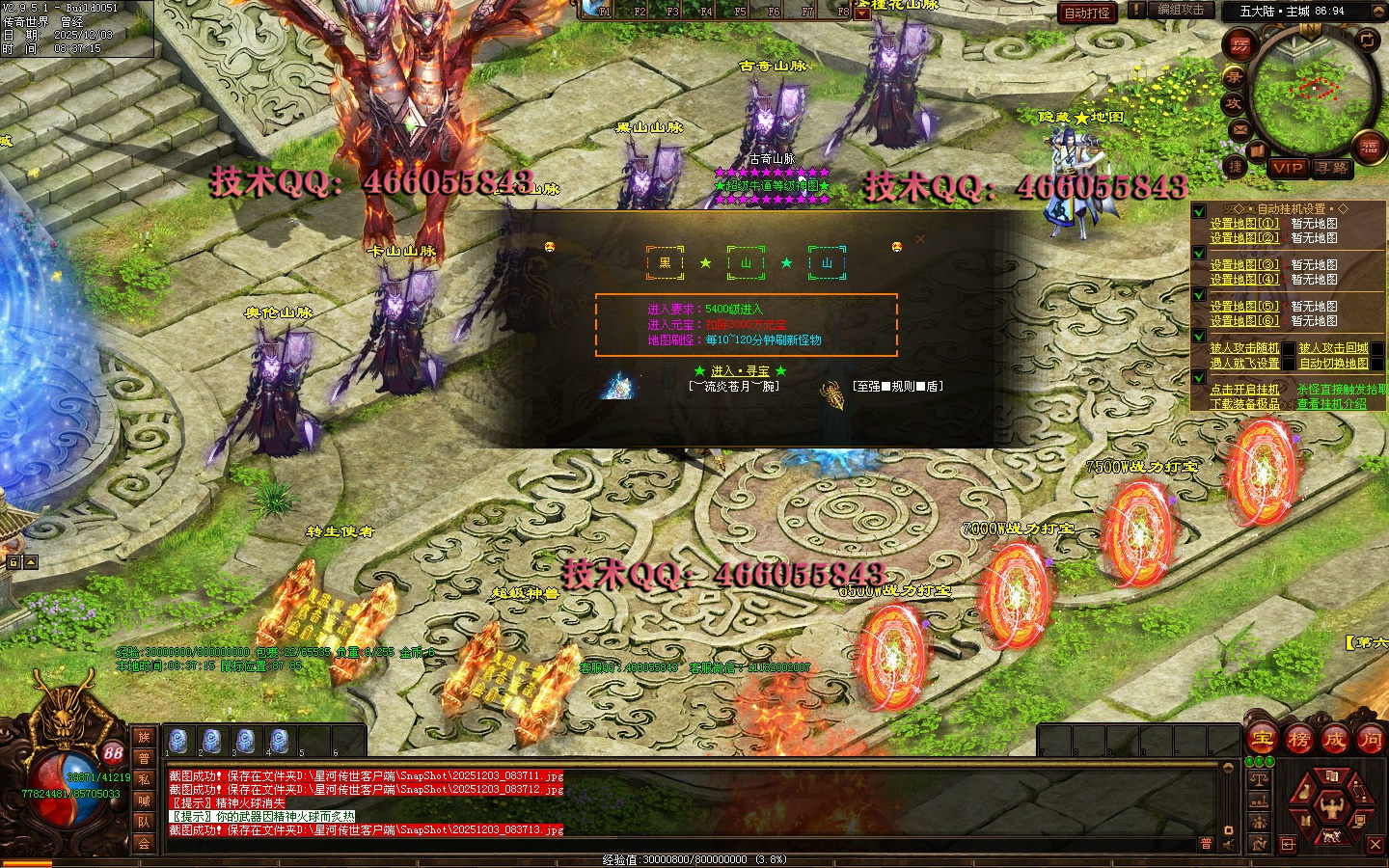Viewport: 1389px width, 868px height.
Task: Switch to the 队 team chat channel
Action: [x=144, y=822]
